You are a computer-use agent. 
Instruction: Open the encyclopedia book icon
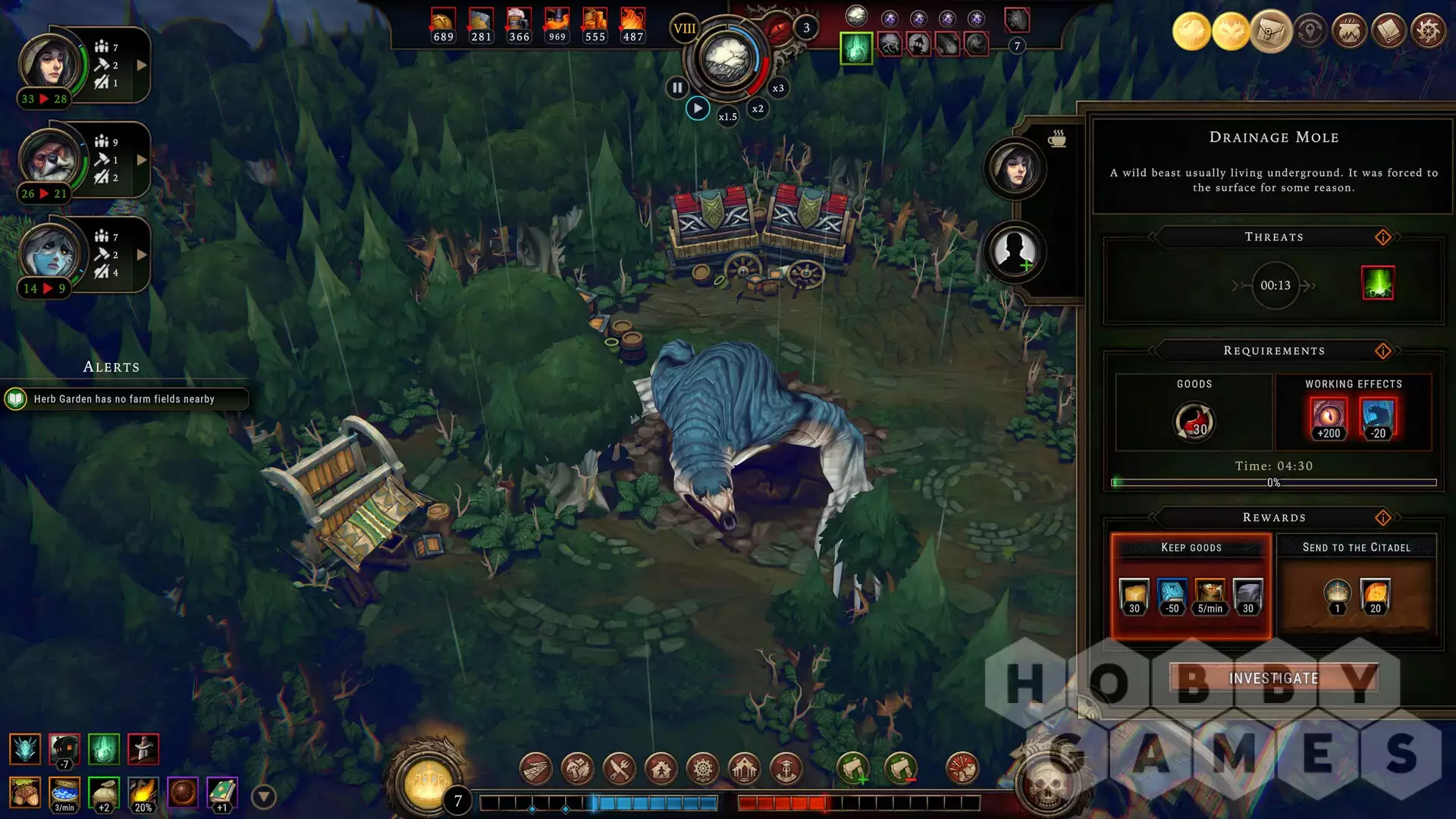pos(1389,32)
